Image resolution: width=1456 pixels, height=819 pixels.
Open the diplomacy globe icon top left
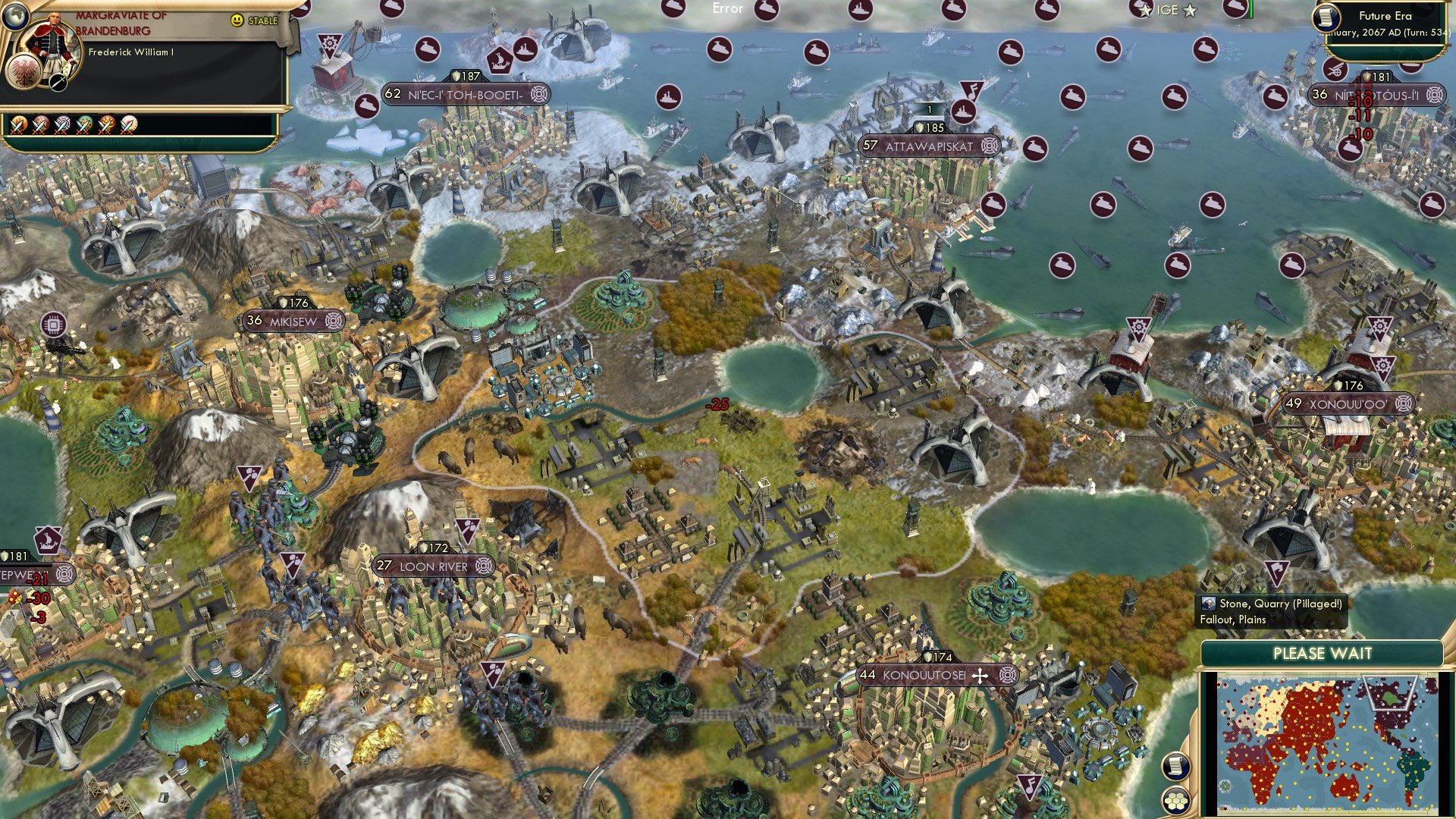pos(17,17)
